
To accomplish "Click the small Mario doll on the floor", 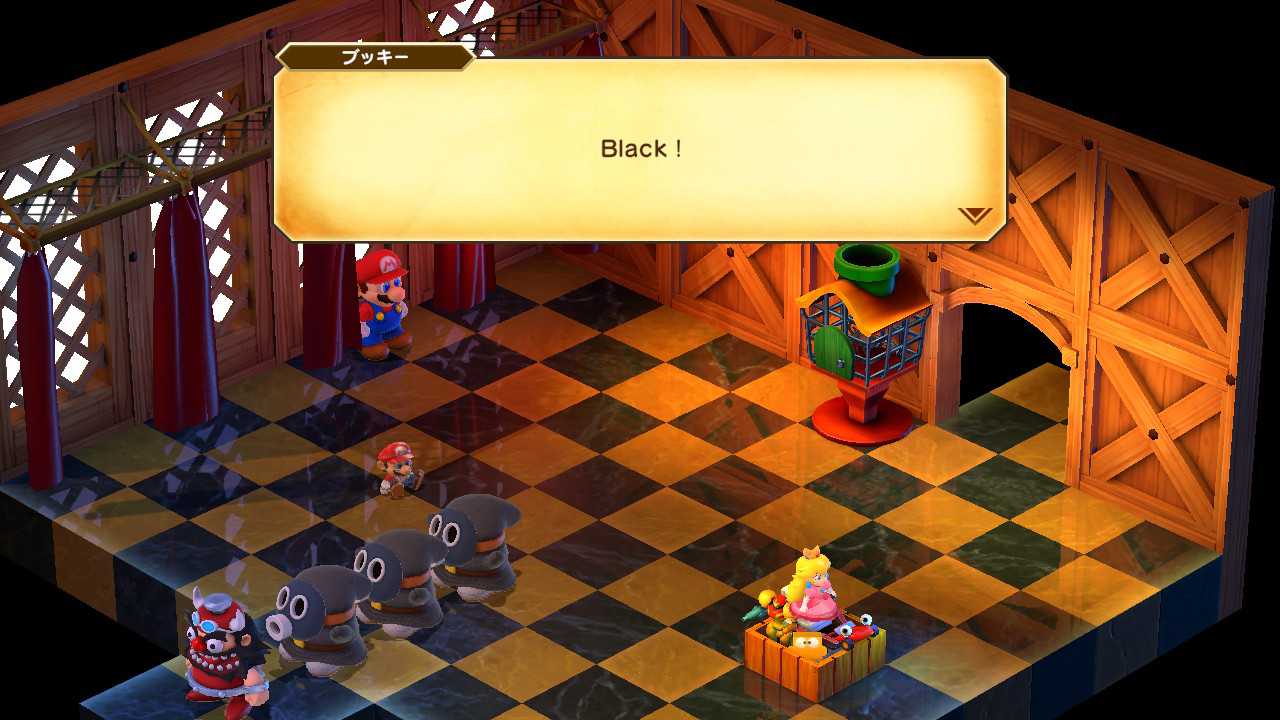I will pyautogui.click(x=397, y=470).
